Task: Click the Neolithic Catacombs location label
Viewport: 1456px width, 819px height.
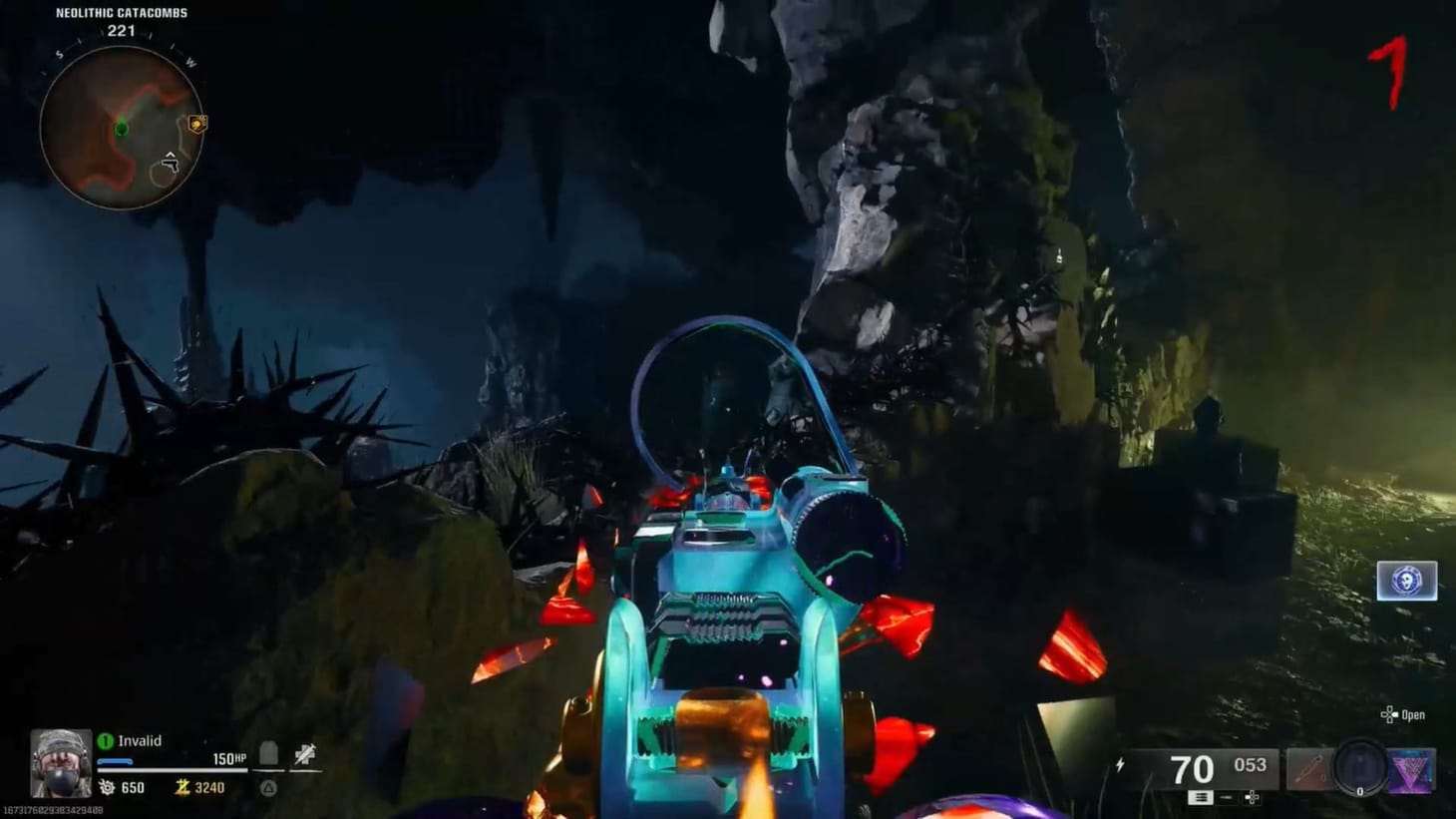Action: point(121,13)
